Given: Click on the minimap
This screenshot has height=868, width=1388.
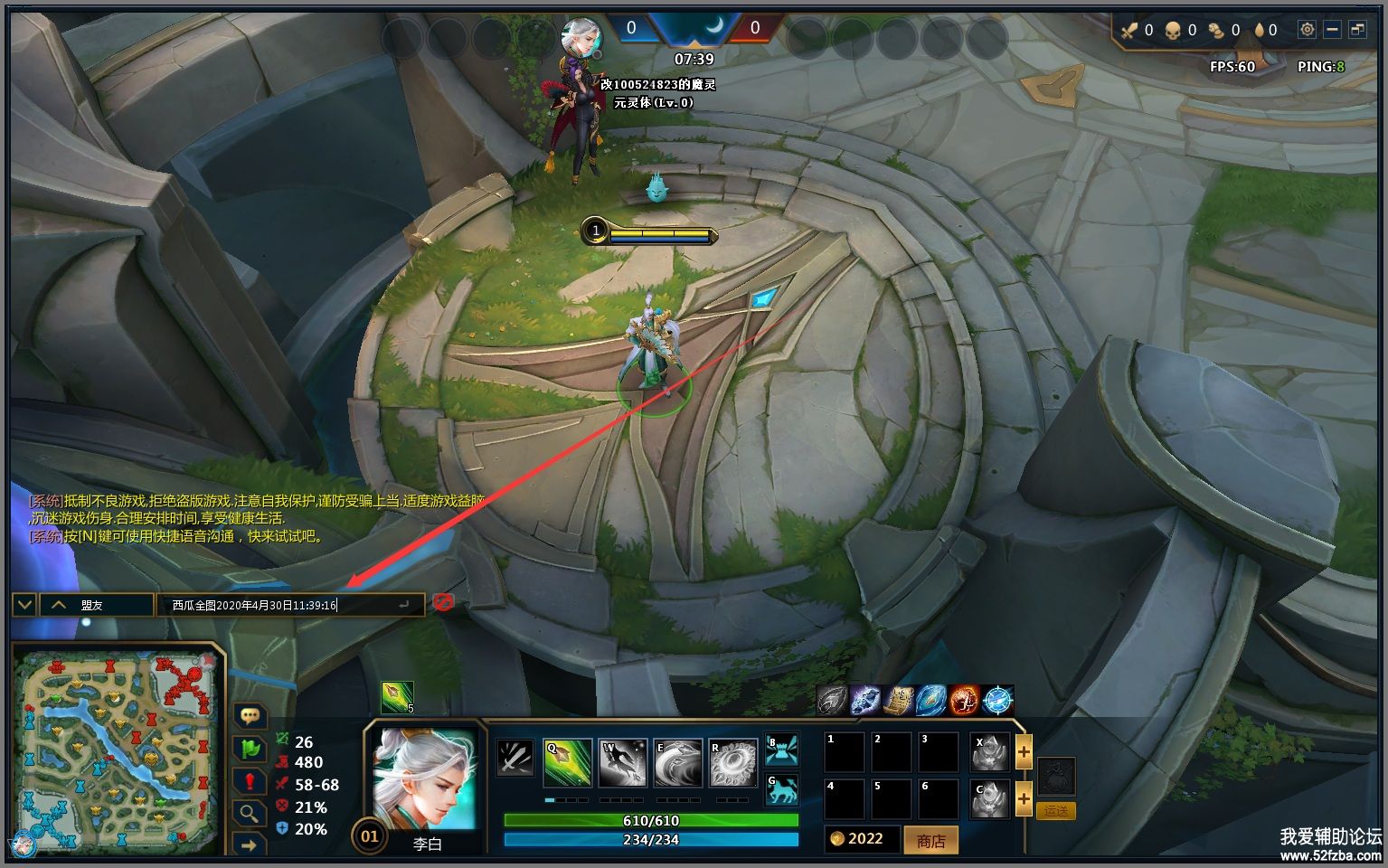Looking at the screenshot, I should tap(118, 748).
